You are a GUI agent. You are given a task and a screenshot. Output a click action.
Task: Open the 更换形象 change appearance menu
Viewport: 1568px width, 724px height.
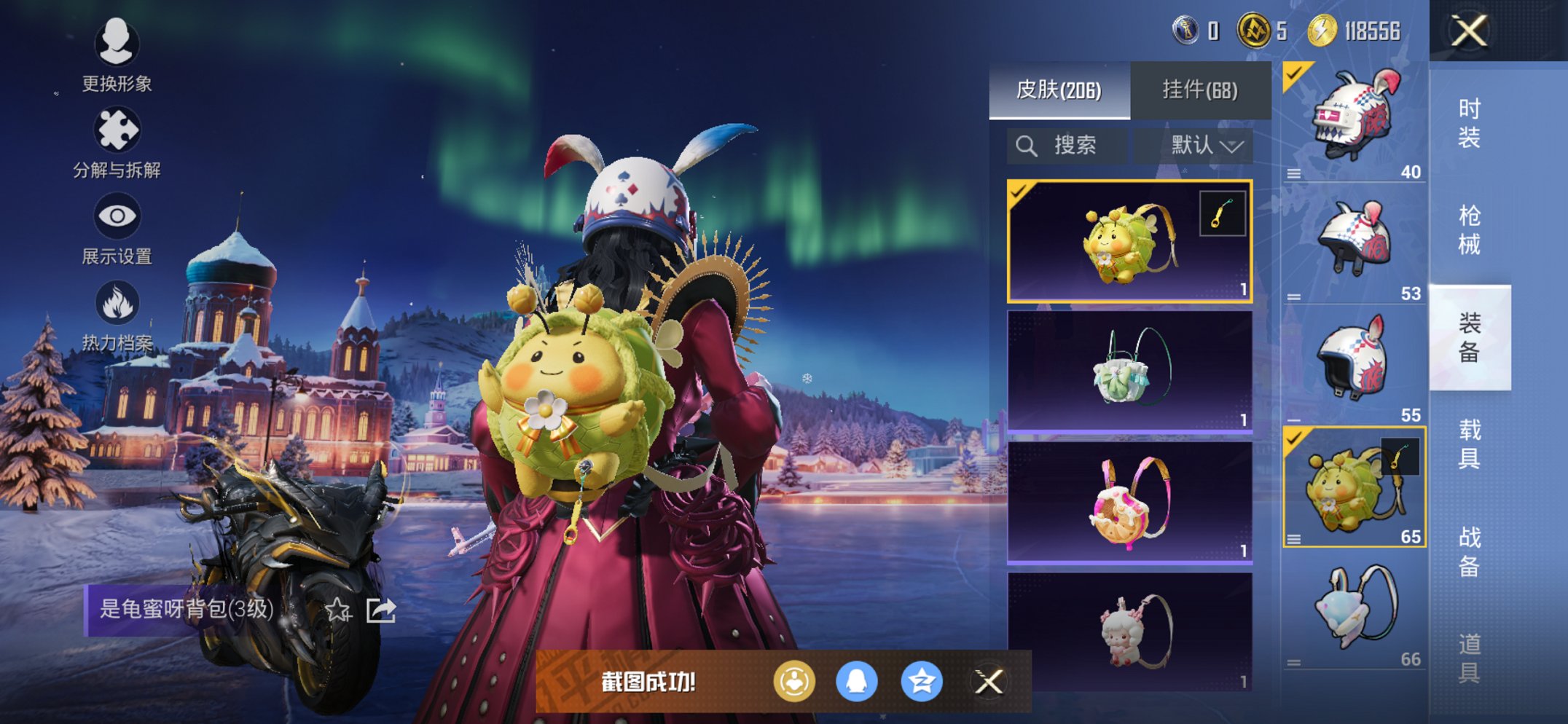[117, 55]
